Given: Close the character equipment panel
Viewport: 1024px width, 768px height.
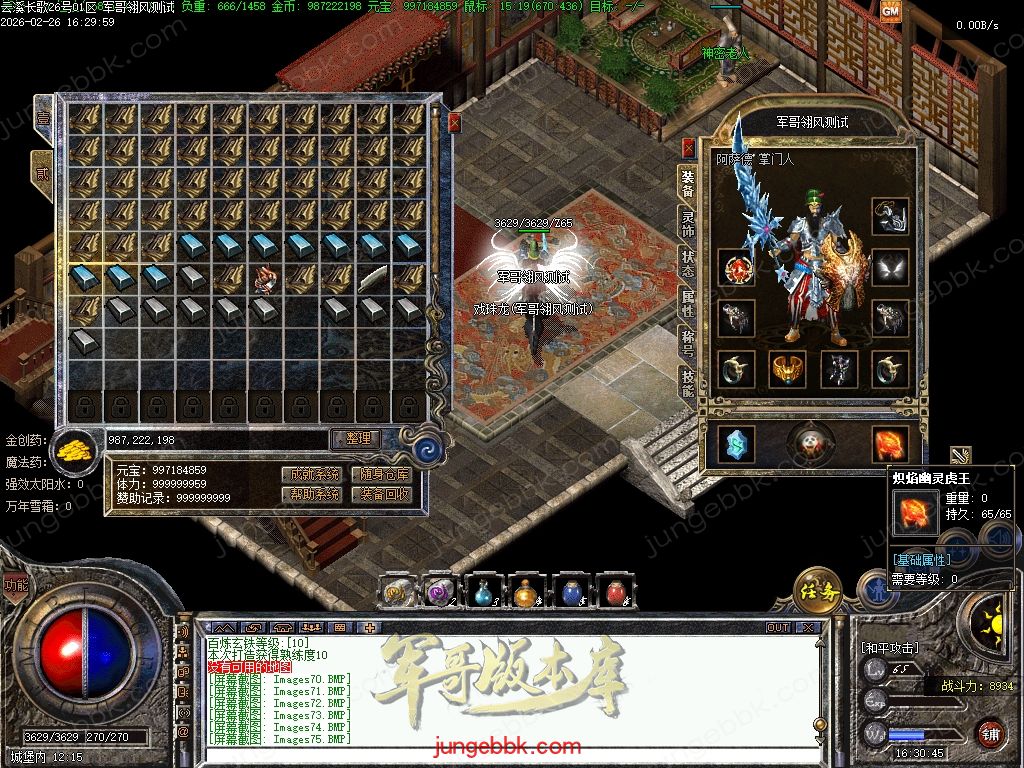Looking at the screenshot, I should (x=688, y=148).
